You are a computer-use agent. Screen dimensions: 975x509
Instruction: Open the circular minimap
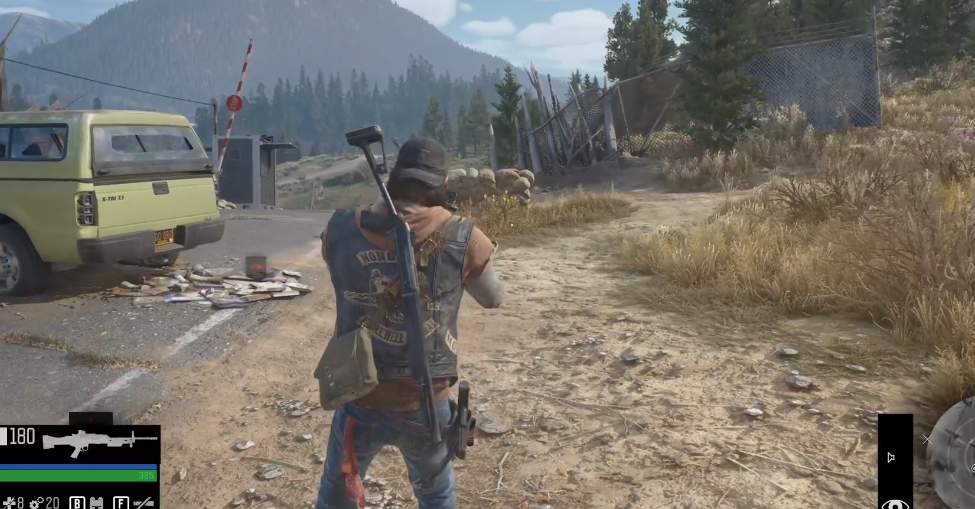[x=955, y=455]
